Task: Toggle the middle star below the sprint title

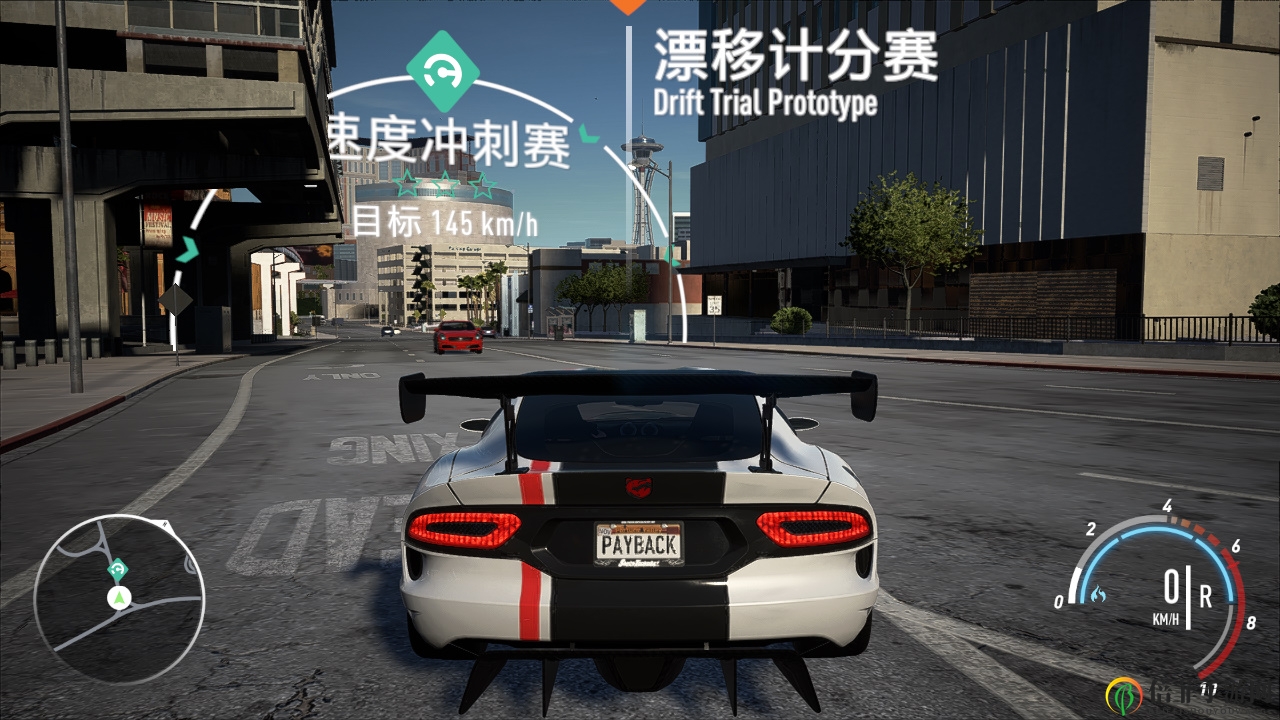Action: (x=445, y=183)
